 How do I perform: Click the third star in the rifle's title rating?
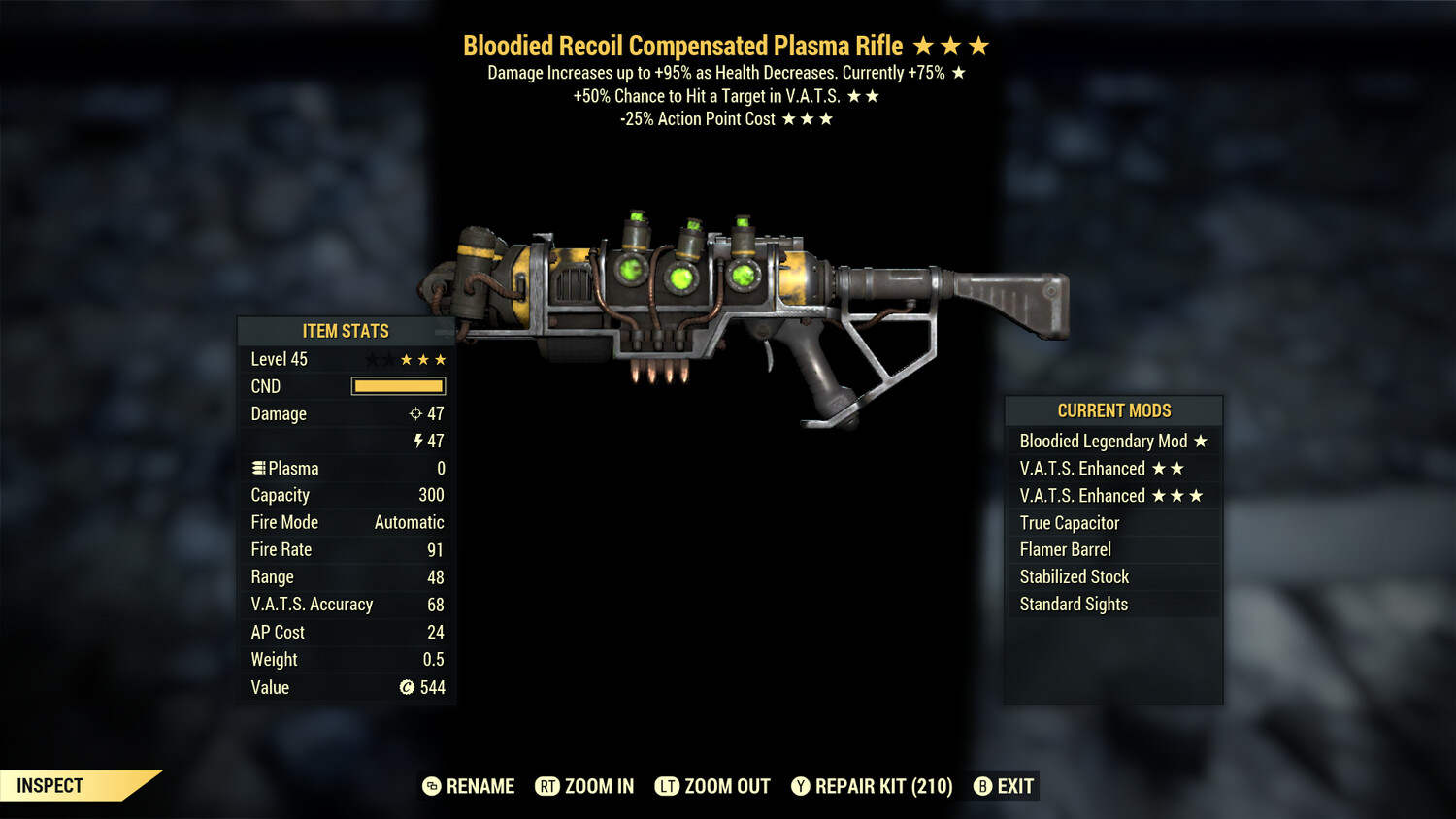pyautogui.click(x=978, y=45)
